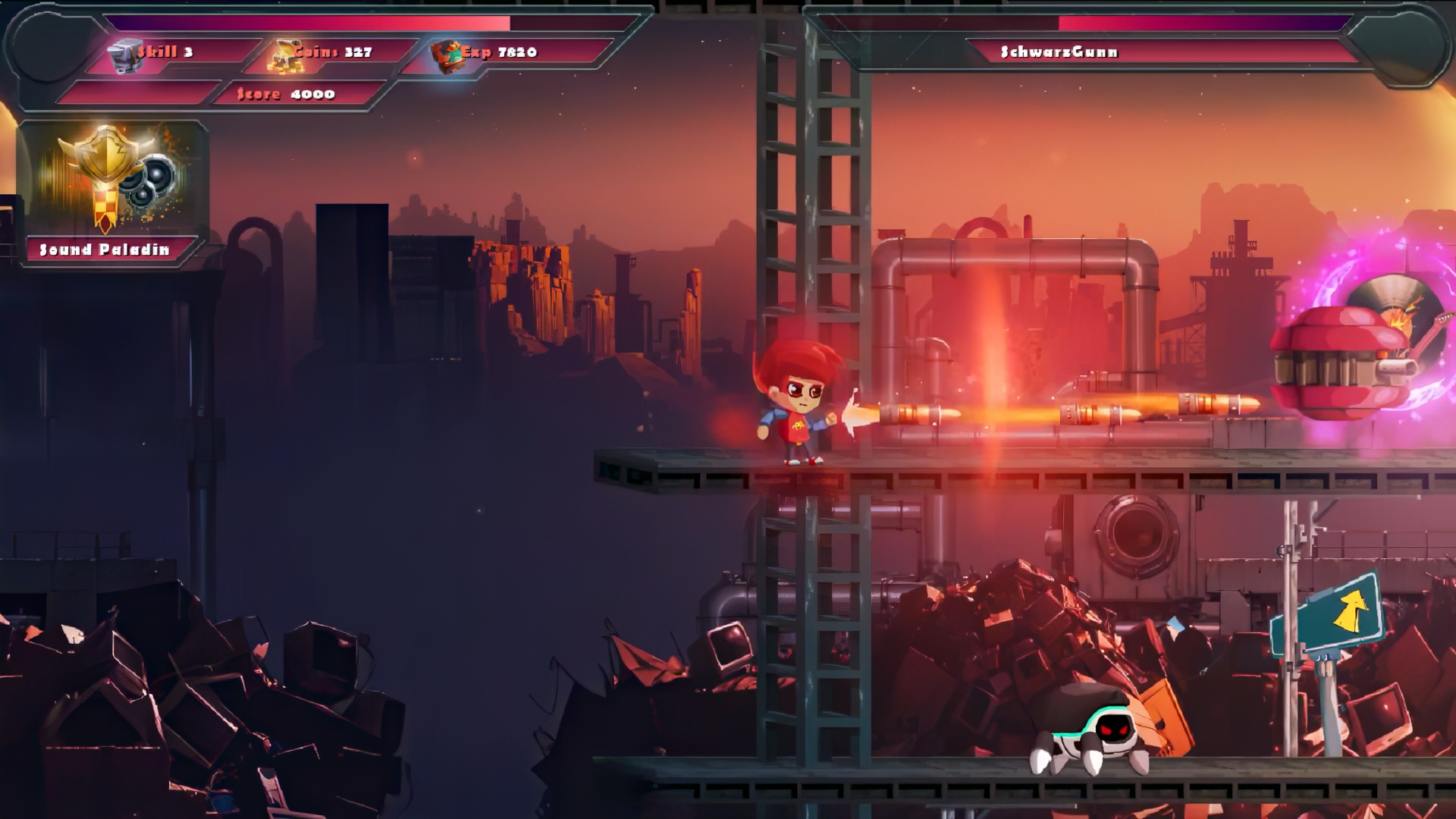
Task: Open the Coins treasure chest icon
Action: coord(283,55)
